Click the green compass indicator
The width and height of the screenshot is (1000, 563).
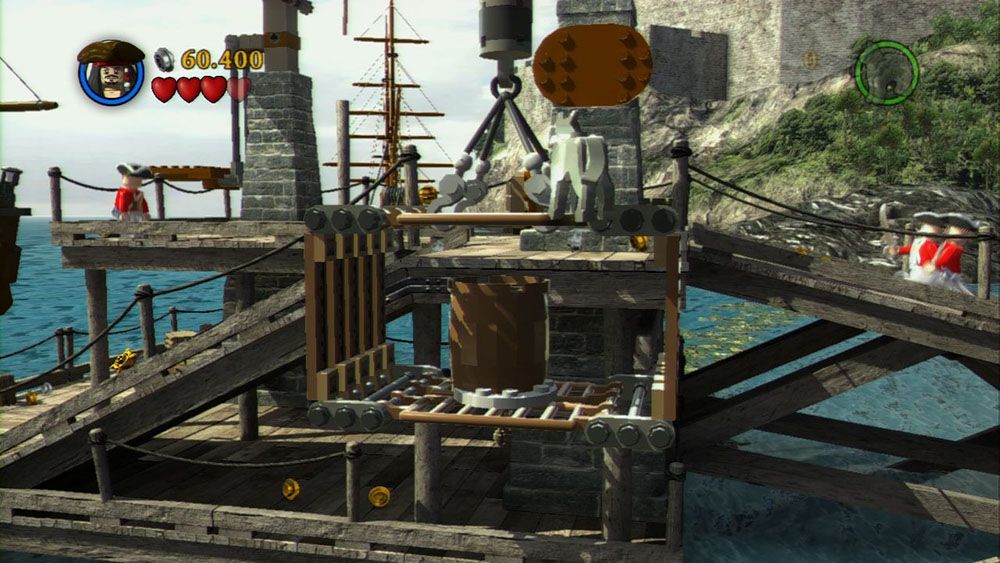click(x=886, y=72)
